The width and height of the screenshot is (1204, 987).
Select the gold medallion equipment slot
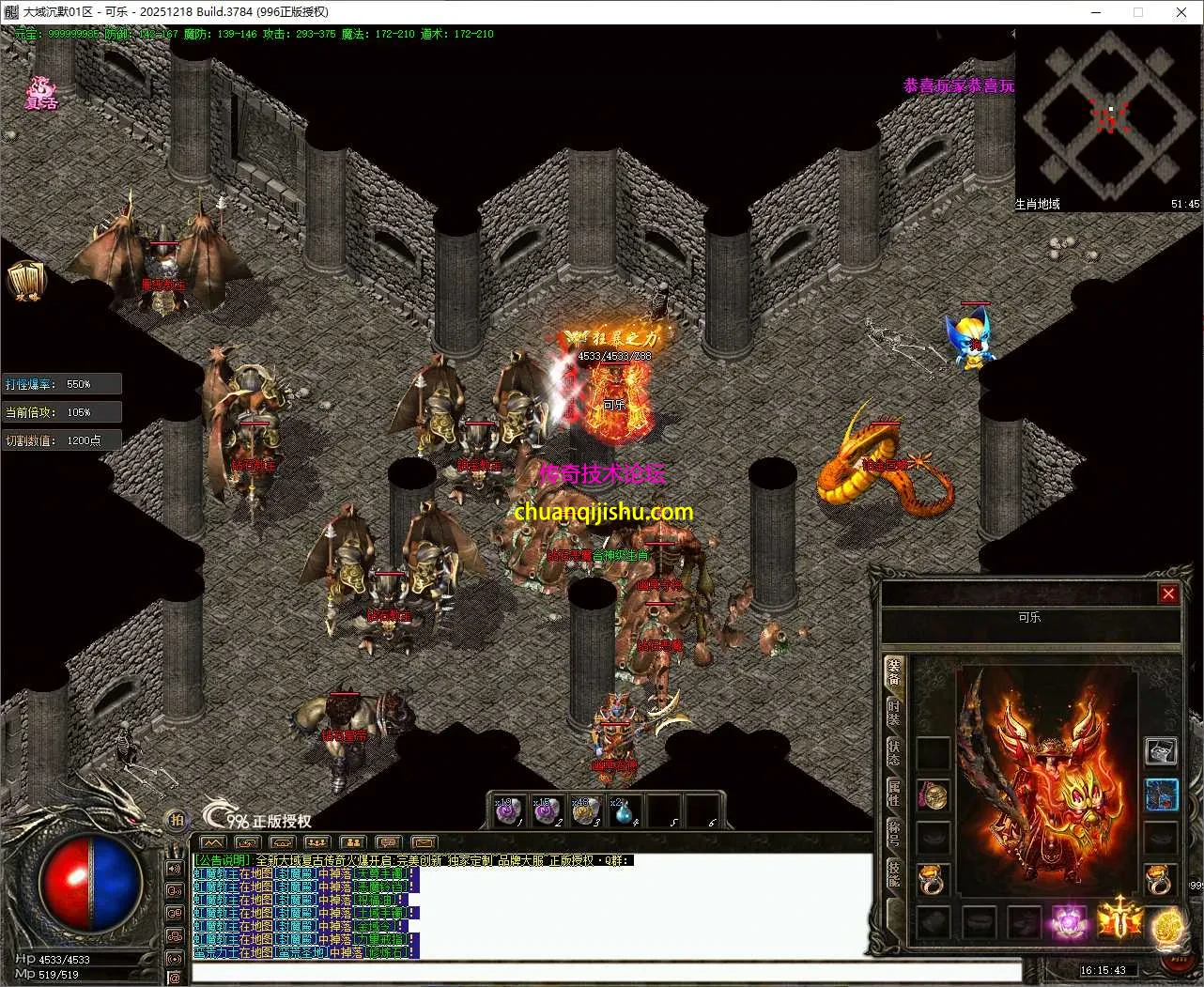click(933, 796)
